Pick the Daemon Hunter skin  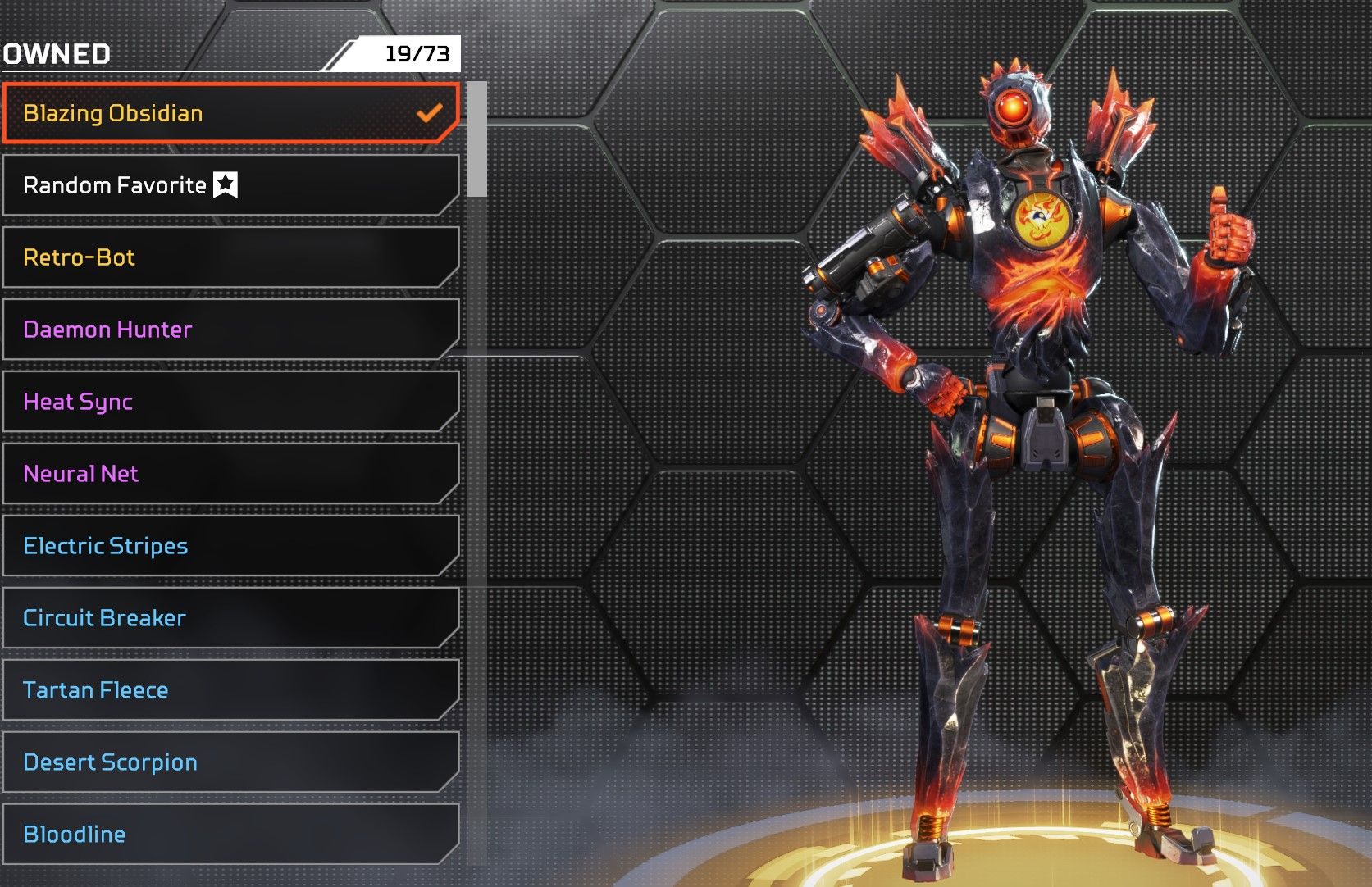coord(230,330)
